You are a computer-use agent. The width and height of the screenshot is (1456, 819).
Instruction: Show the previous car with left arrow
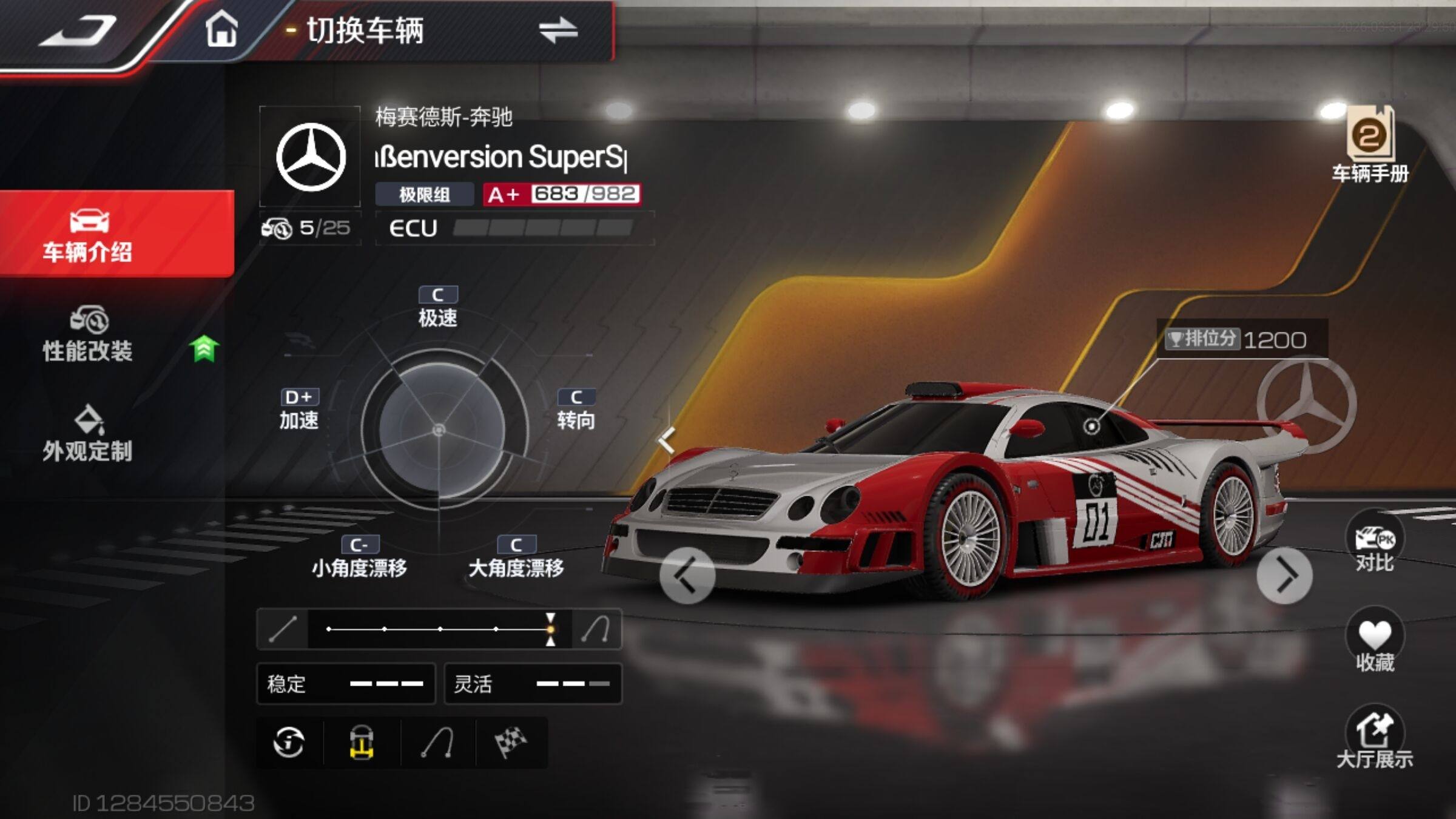(x=687, y=576)
